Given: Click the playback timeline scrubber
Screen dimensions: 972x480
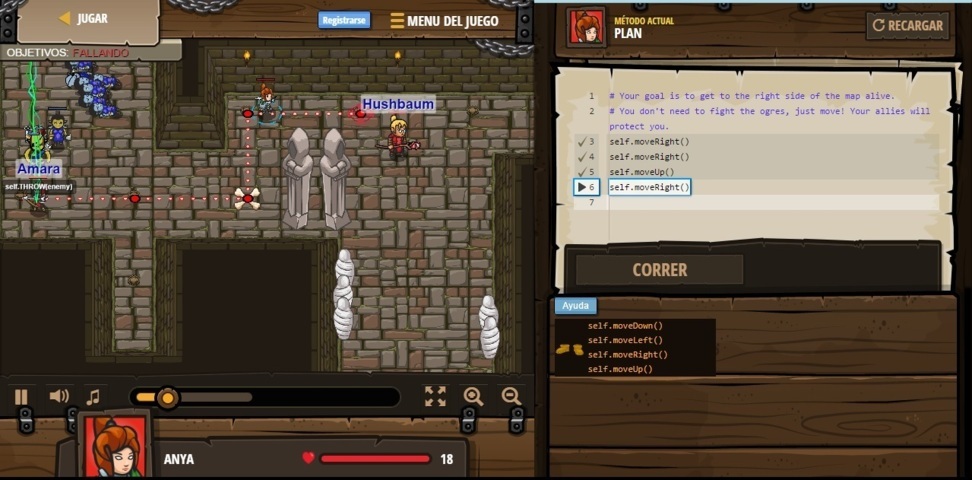Looking at the screenshot, I should (x=167, y=398).
